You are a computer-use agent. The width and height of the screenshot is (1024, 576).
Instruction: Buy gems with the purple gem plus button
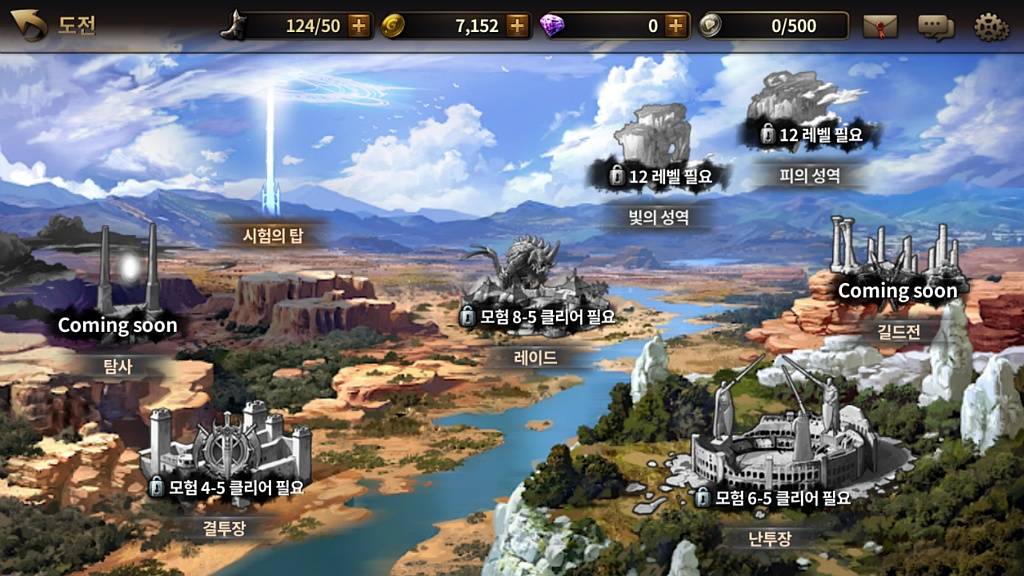click(x=677, y=26)
